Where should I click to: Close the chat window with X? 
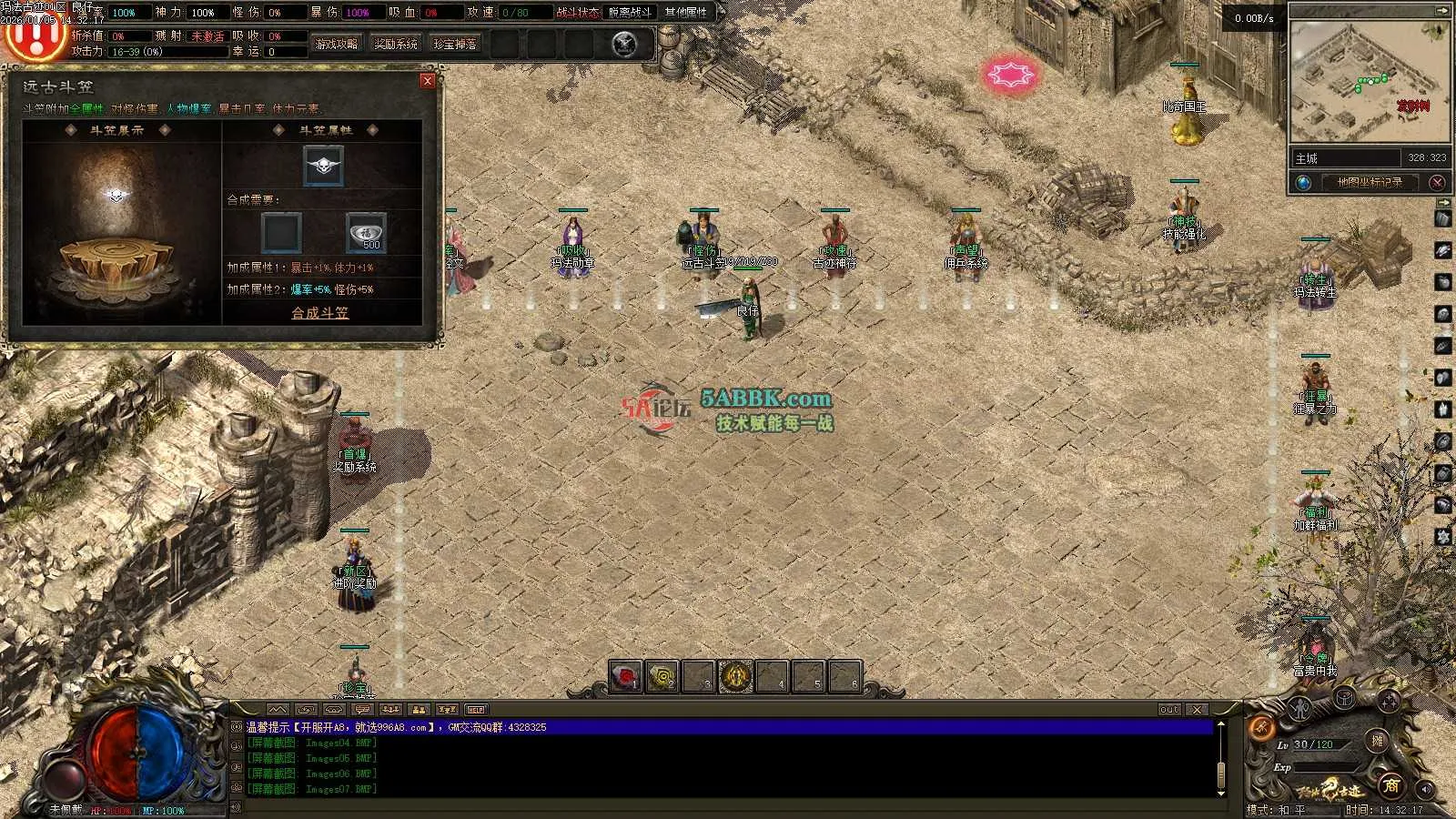tap(1198, 710)
